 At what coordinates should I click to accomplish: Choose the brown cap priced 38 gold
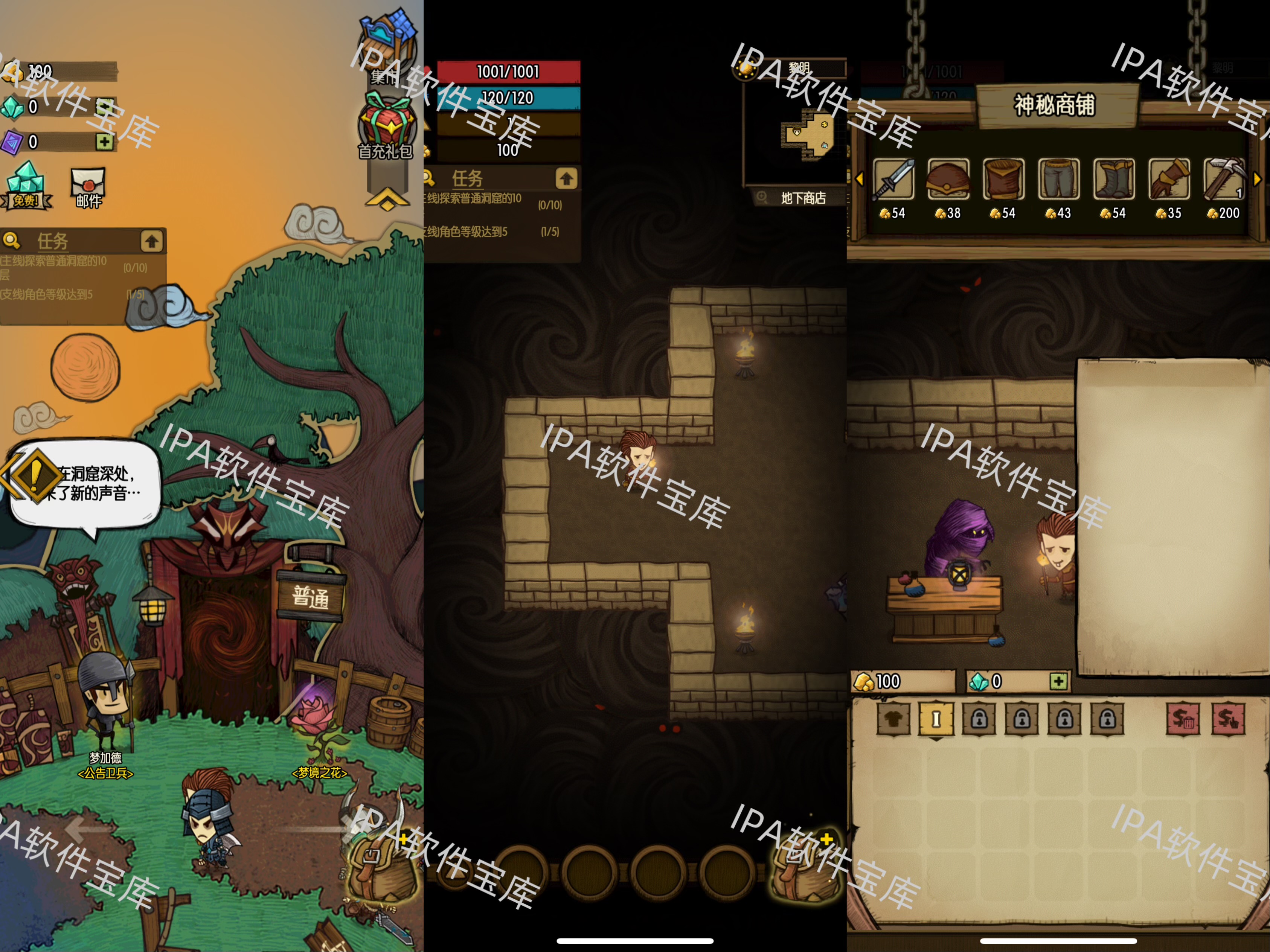tap(948, 180)
